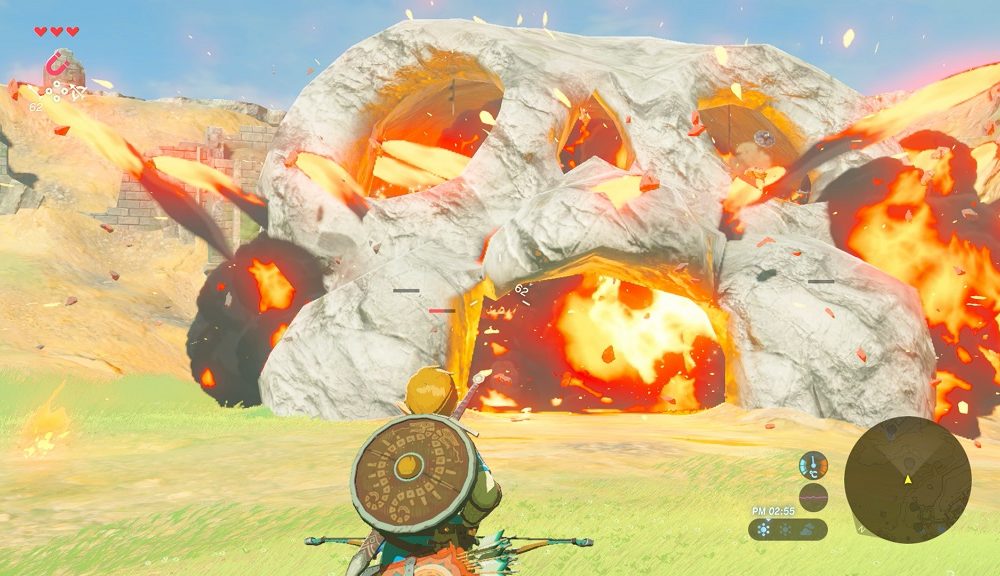
Task: Select the cloudy weather forecast icon
Action: pos(808,530)
